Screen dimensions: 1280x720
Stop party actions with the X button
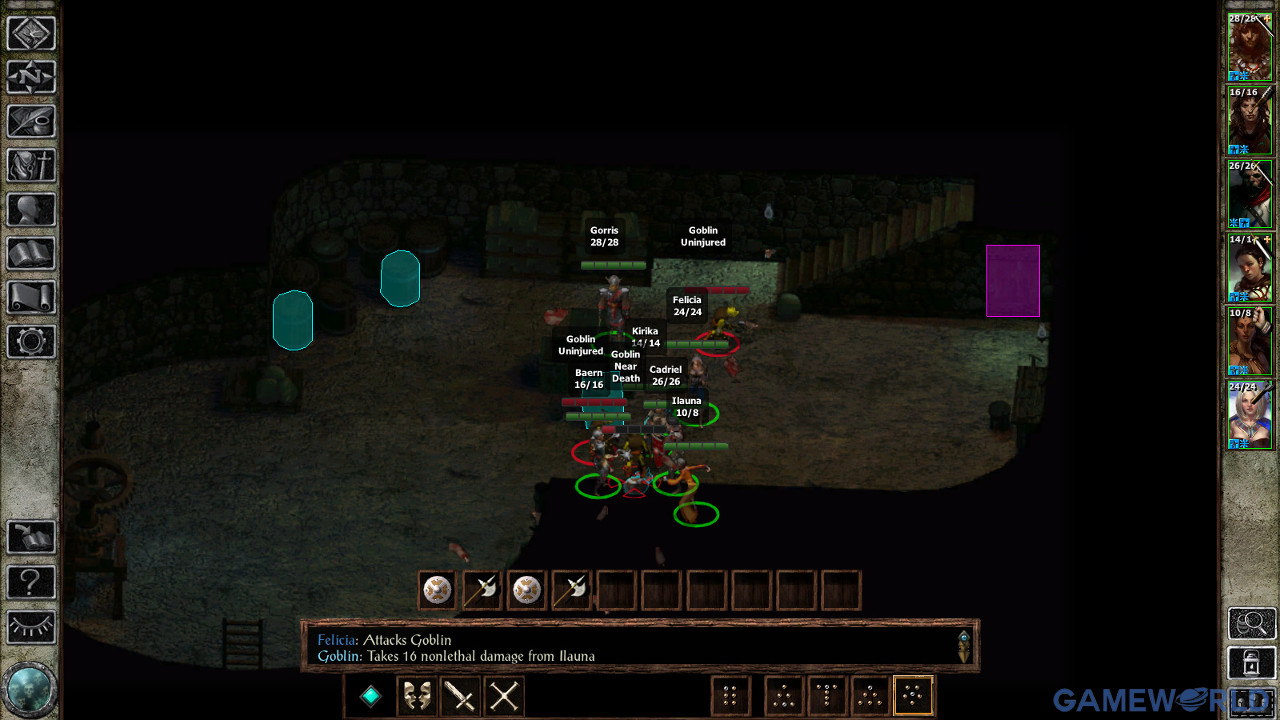point(503,695)
